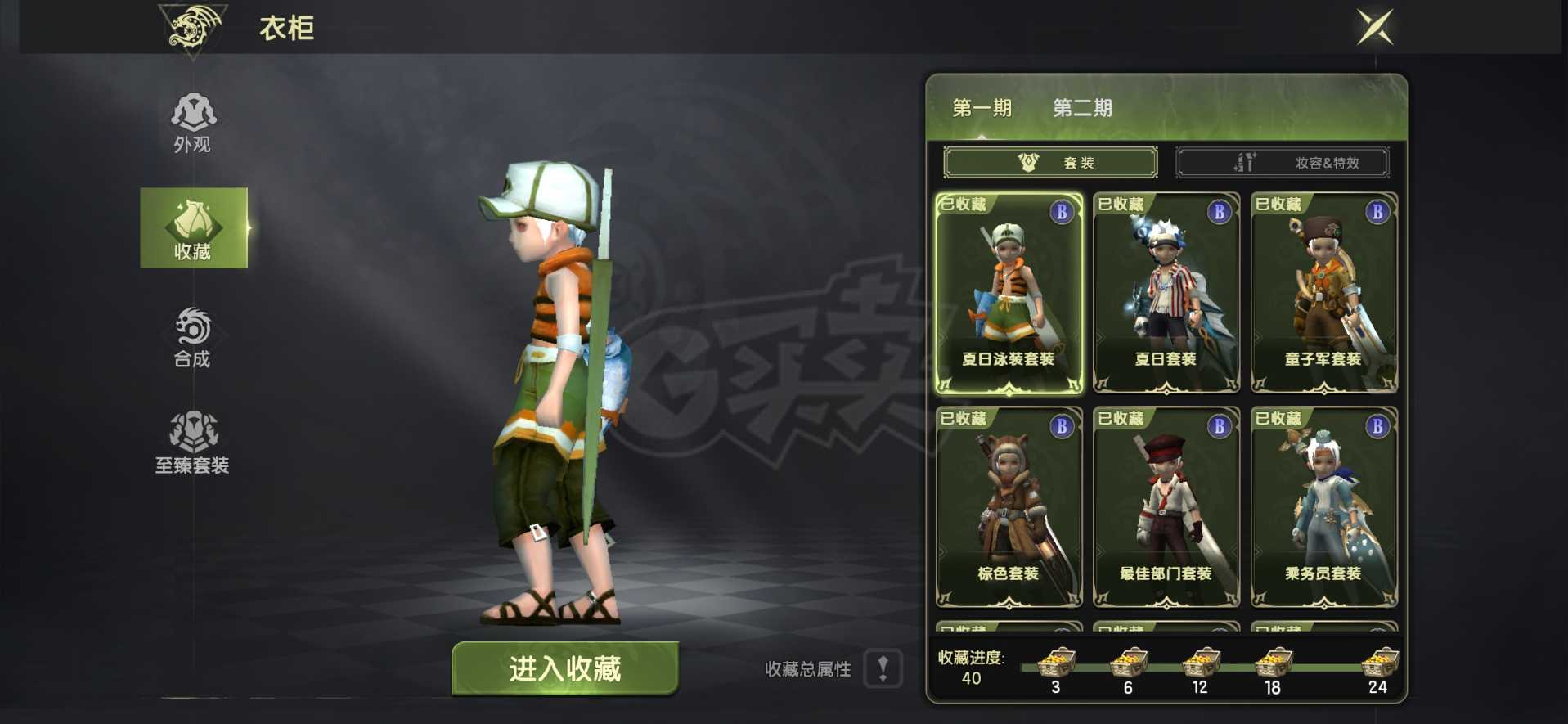The image size is (1568, 724).
Task: Select the 夏日泳装套装 collected card
Action: 1008,295
